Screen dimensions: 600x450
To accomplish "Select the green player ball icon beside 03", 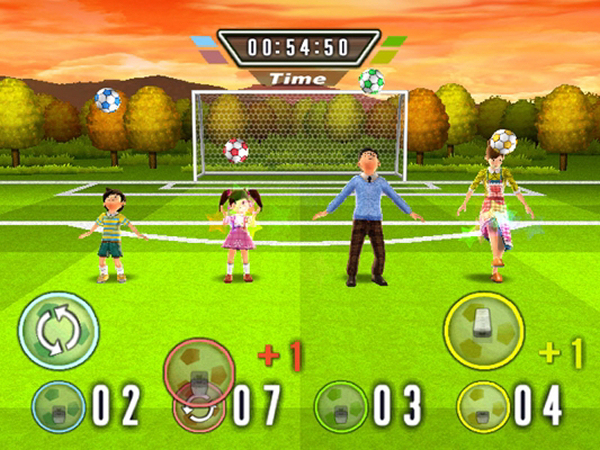I will coord(340,408).
